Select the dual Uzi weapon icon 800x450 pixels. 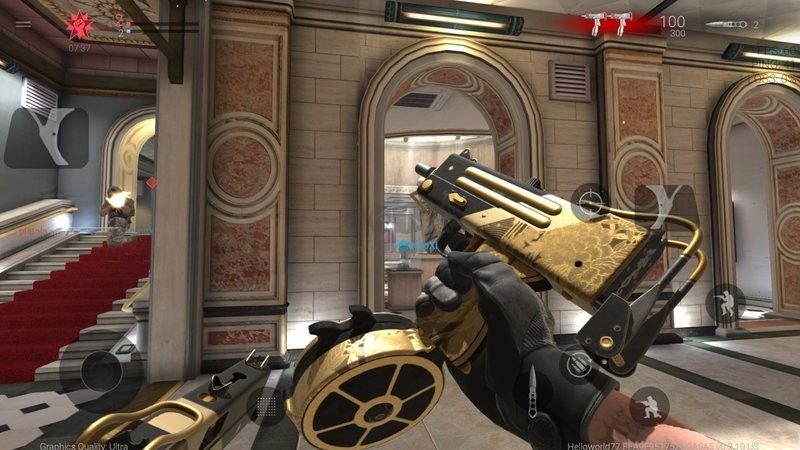(607, 24)
